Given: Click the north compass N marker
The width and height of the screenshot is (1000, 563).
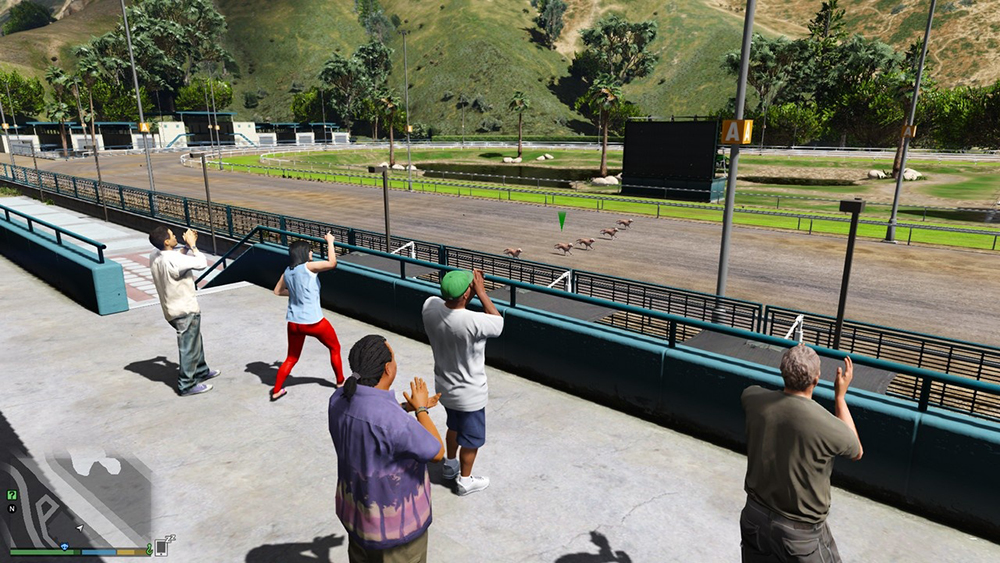Looking at the screenshot, I should coord(12,508).
